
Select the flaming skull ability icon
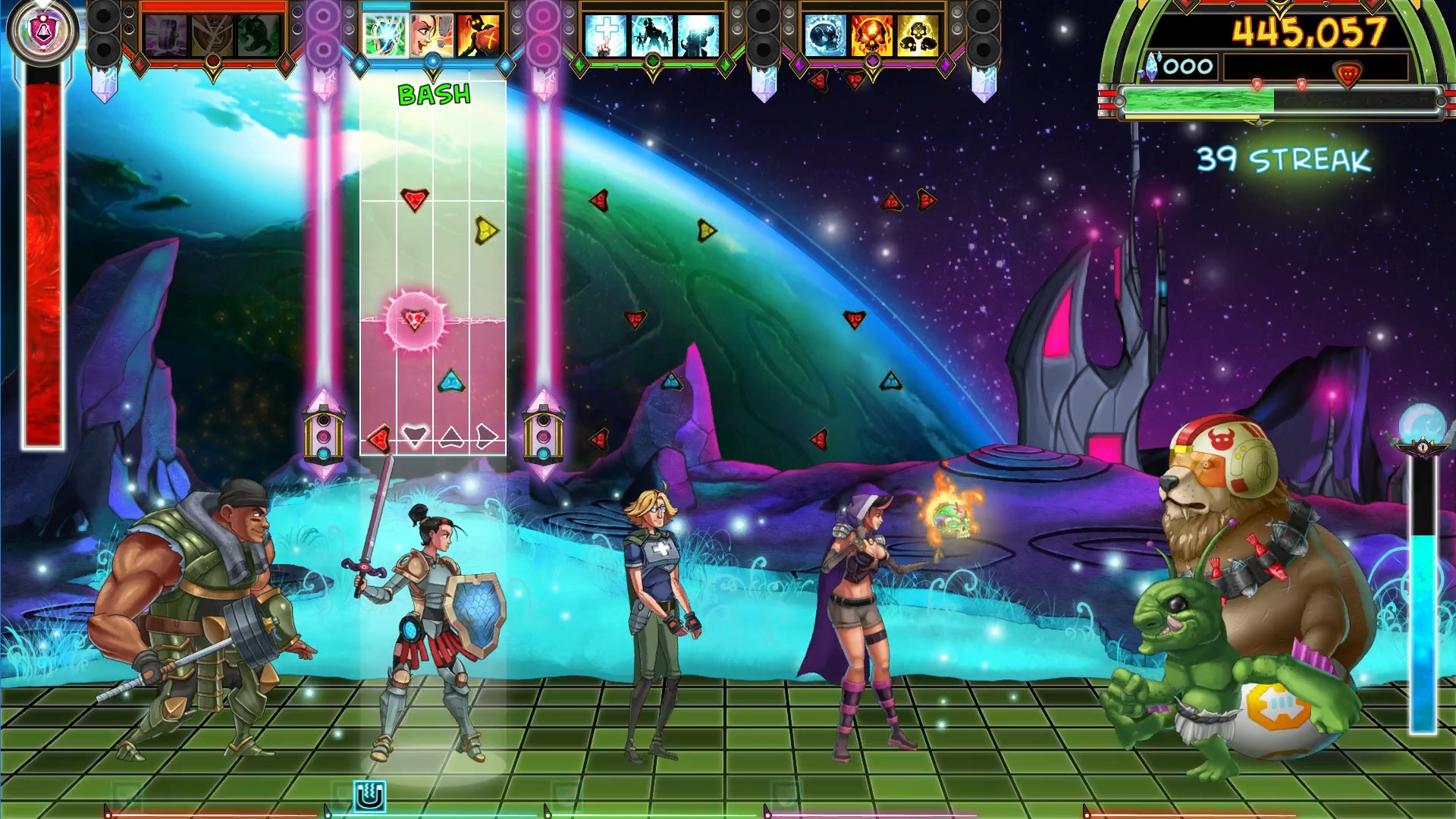(872, 35)
